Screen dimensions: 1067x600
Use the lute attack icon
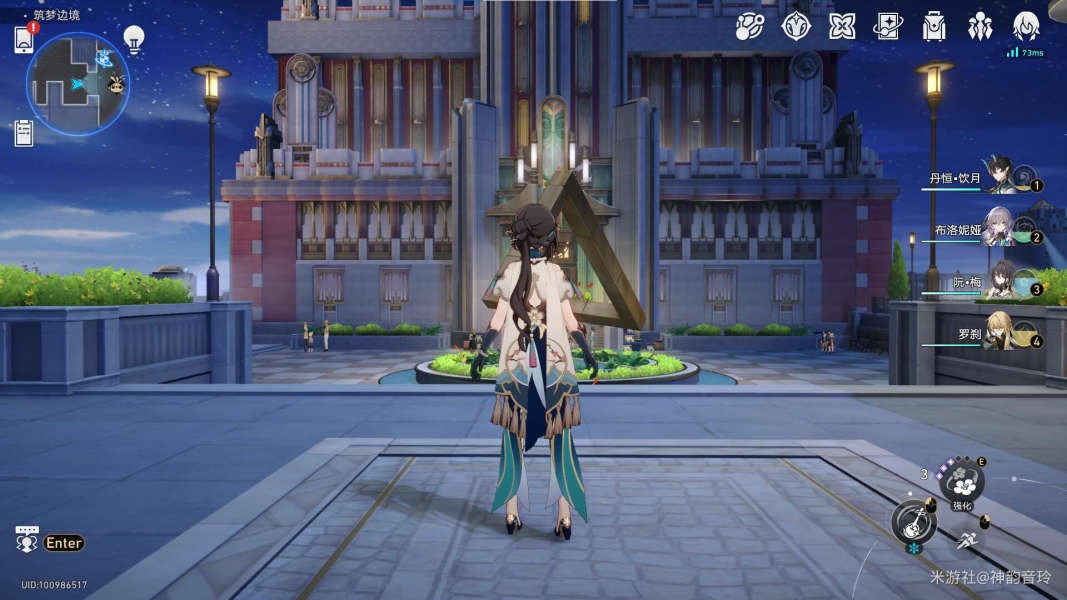point(914,521)
